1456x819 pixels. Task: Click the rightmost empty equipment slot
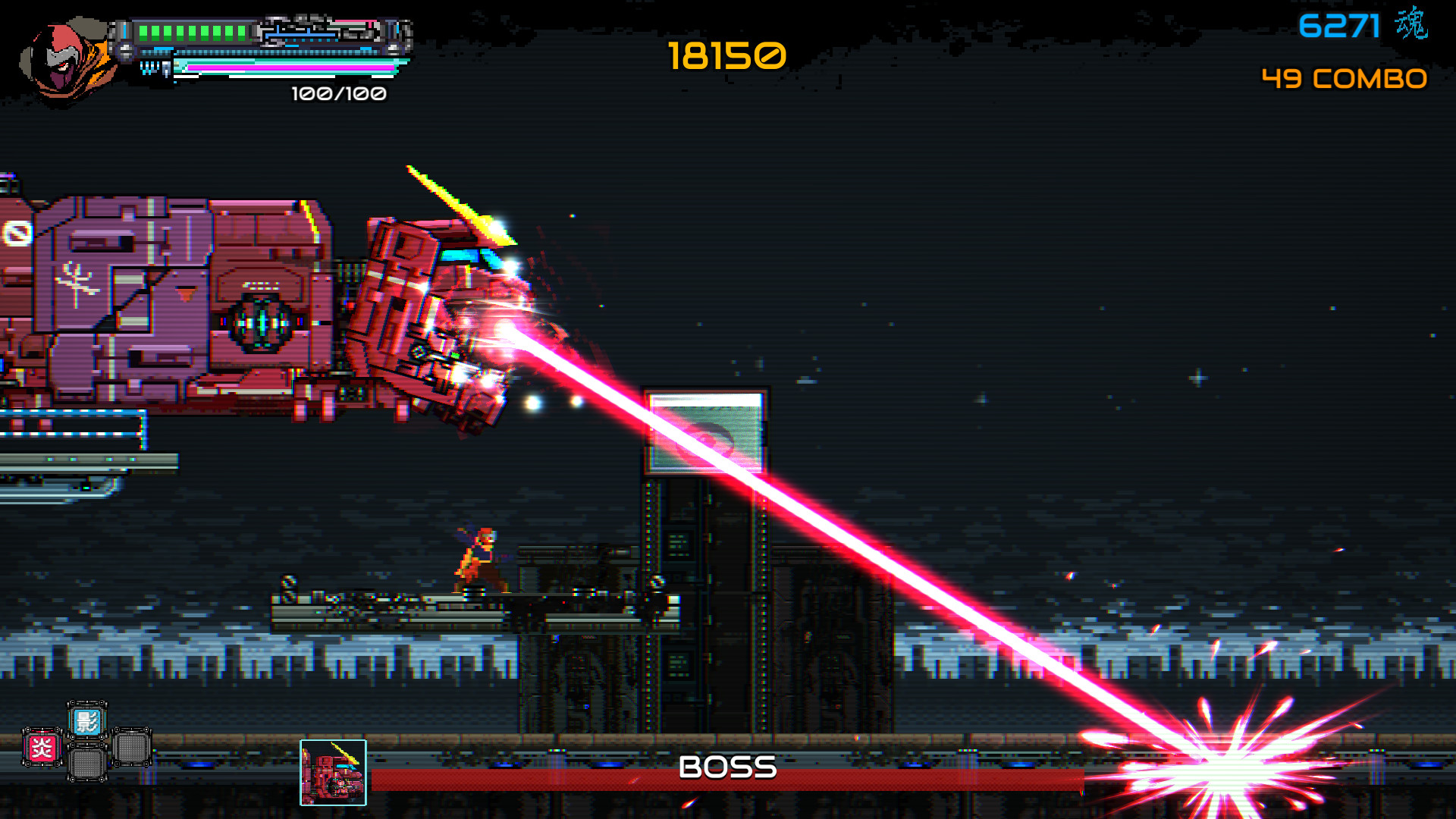tap(131, 746)
